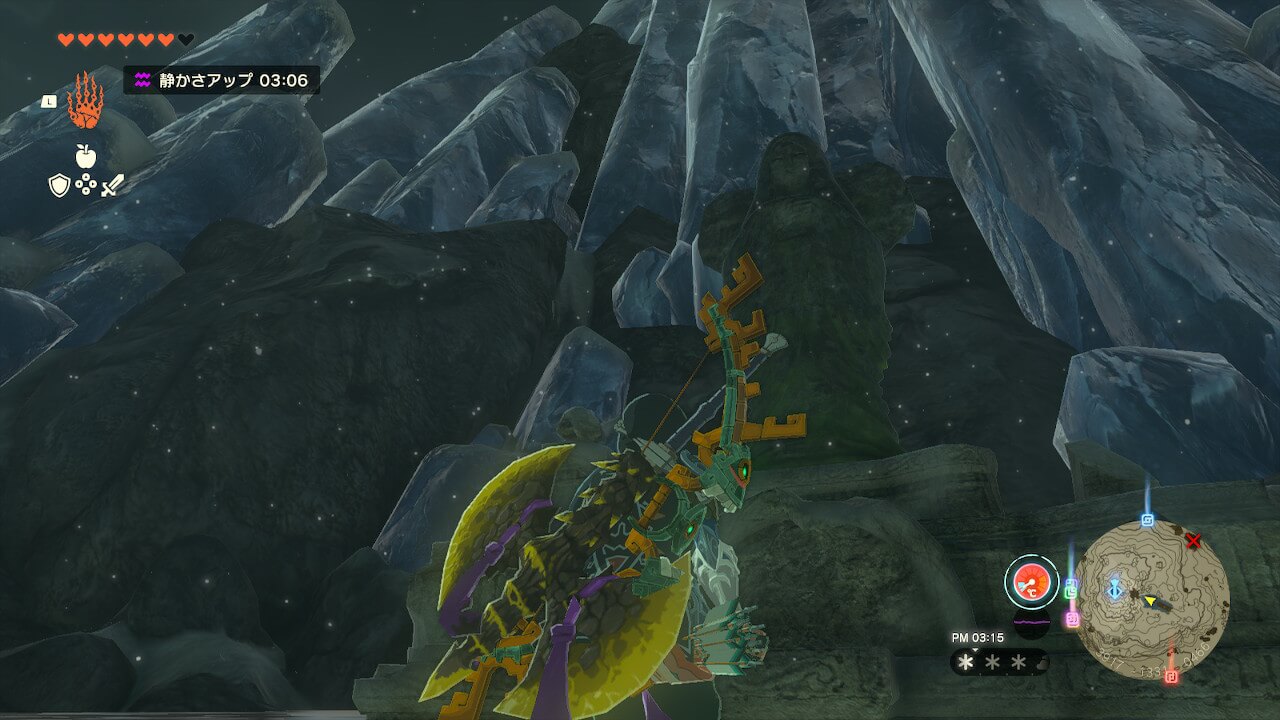Select the pink pin beside the minimap
Viewport: 1280px width, 720px height.
click(x=1072, y=619)
